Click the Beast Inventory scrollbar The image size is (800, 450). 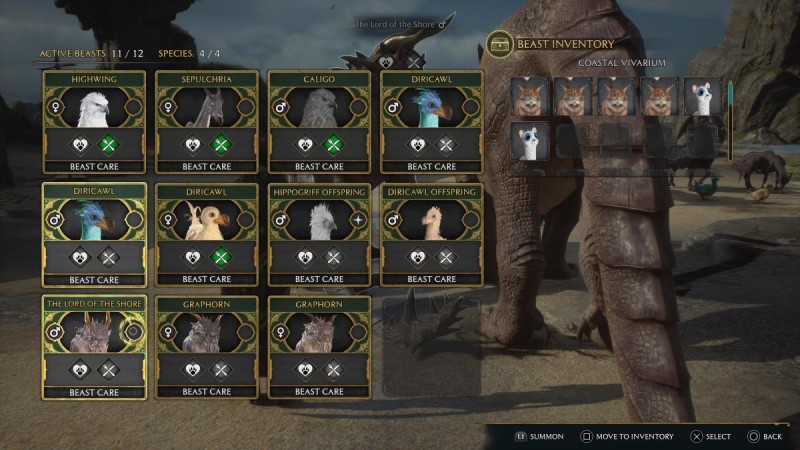(730, 118)
